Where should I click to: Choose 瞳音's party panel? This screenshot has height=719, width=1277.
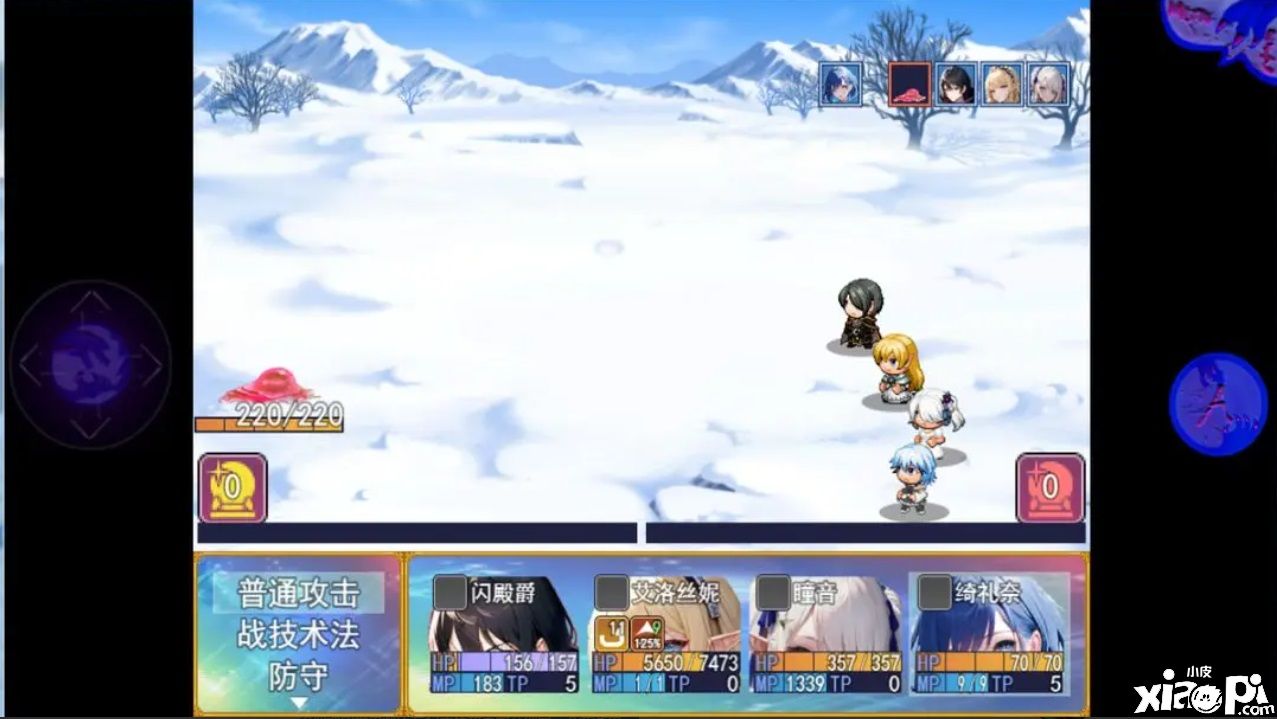(826, 635)
